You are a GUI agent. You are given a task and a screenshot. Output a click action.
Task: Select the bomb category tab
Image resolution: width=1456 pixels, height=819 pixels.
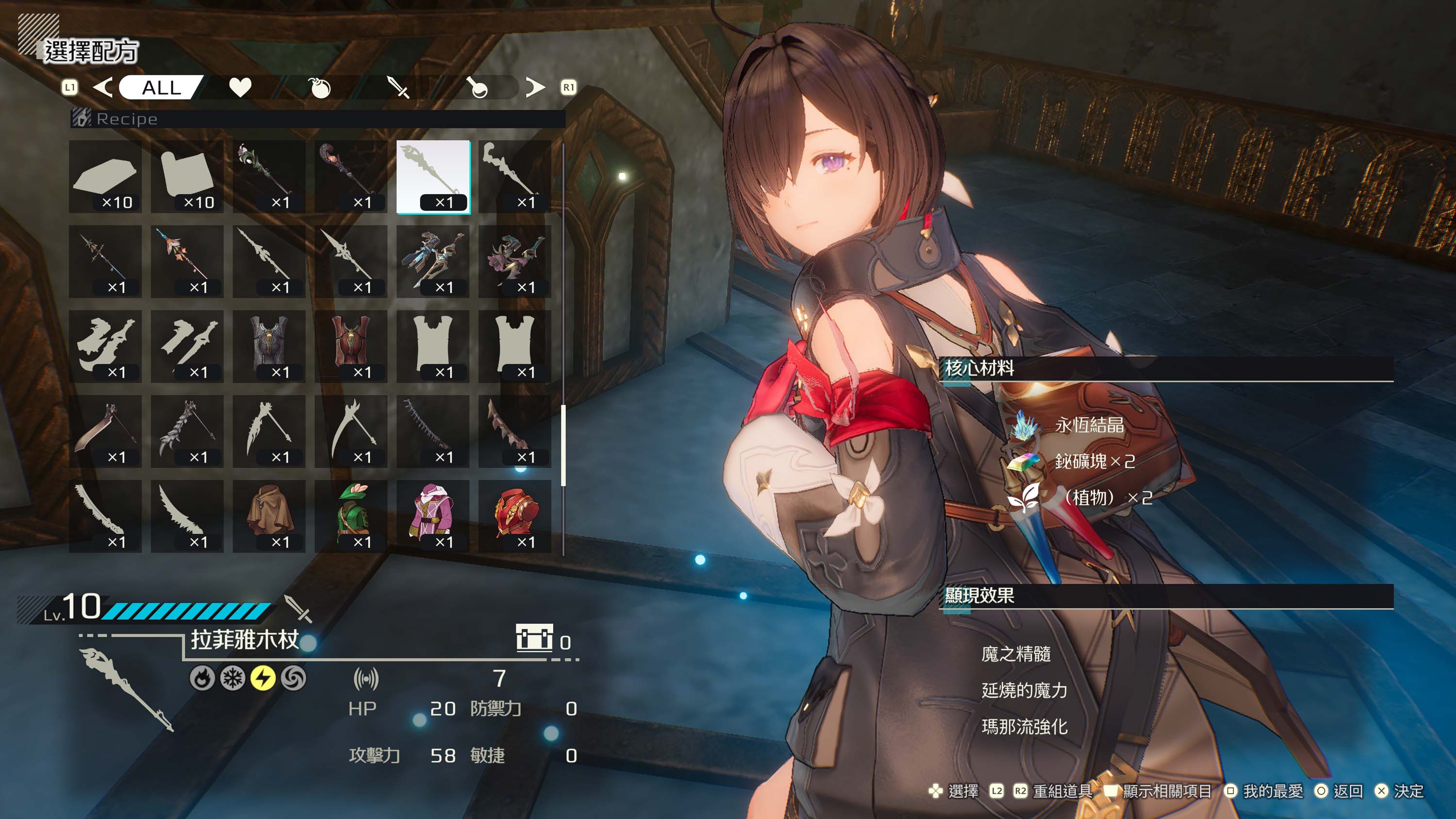[320, 88]
